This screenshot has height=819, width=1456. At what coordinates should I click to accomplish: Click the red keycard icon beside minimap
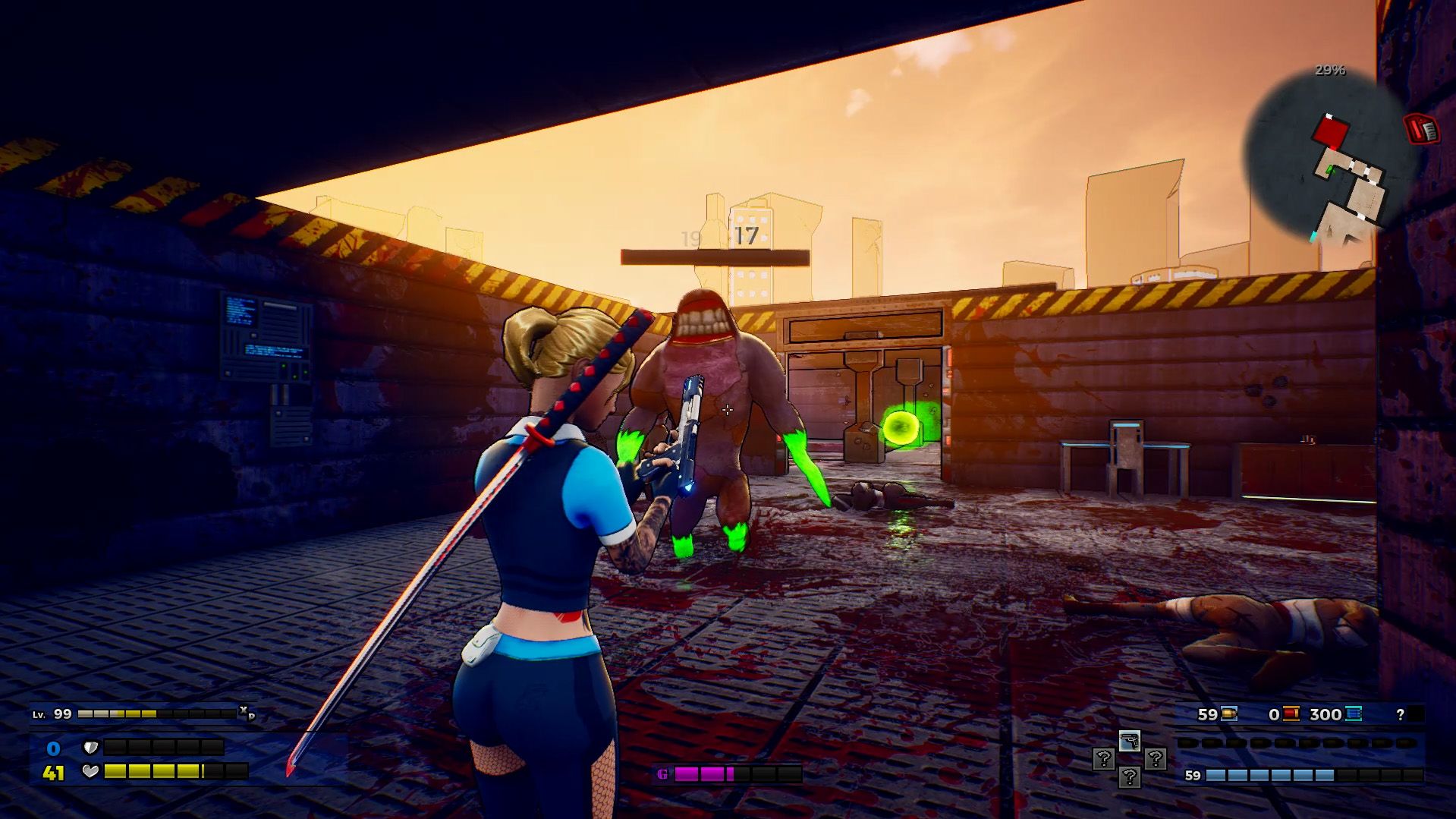point(1421,129)
